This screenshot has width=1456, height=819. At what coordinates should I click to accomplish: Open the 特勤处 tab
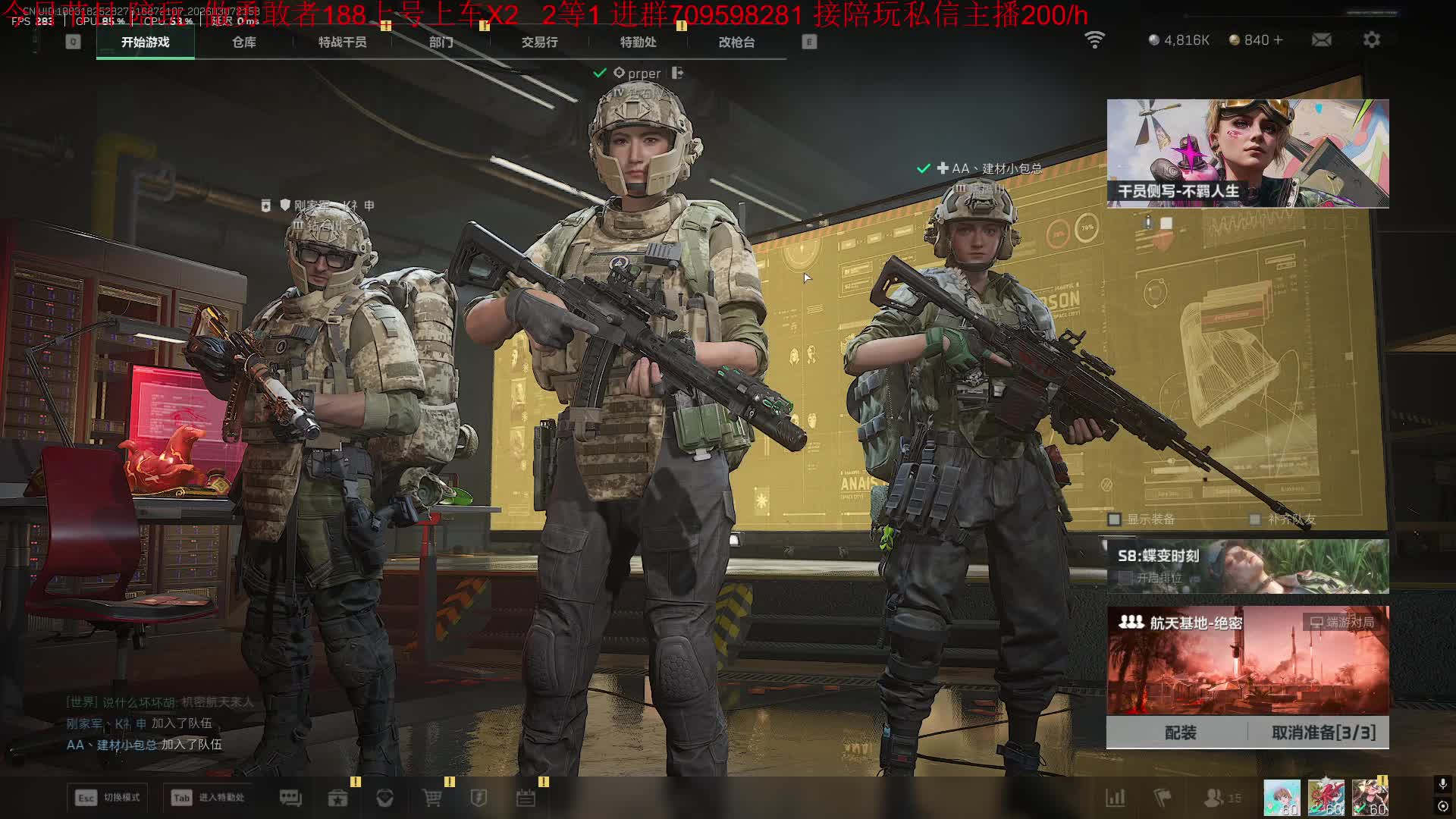638,42
